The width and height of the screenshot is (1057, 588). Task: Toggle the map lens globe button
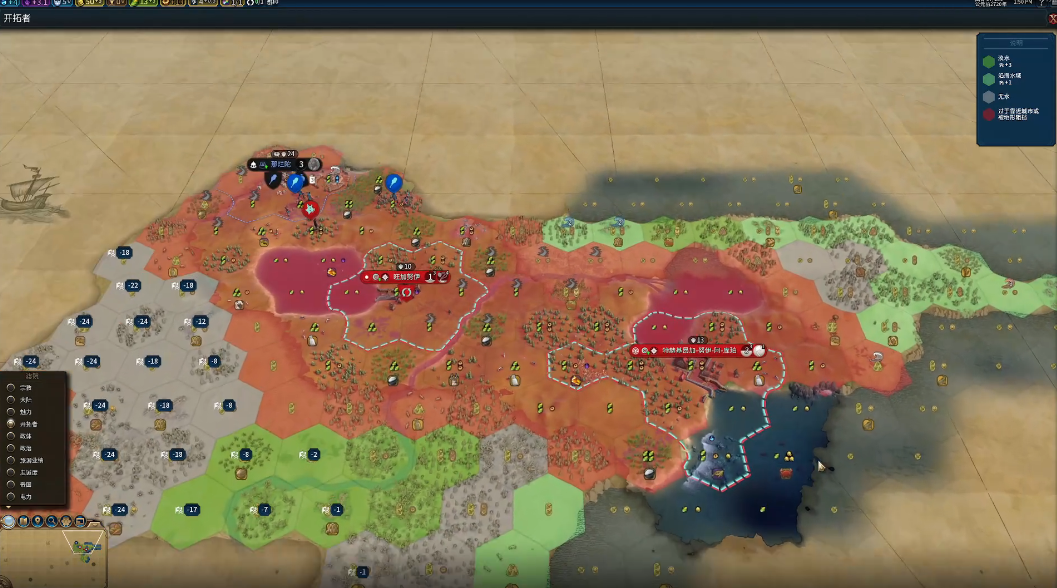9,520
